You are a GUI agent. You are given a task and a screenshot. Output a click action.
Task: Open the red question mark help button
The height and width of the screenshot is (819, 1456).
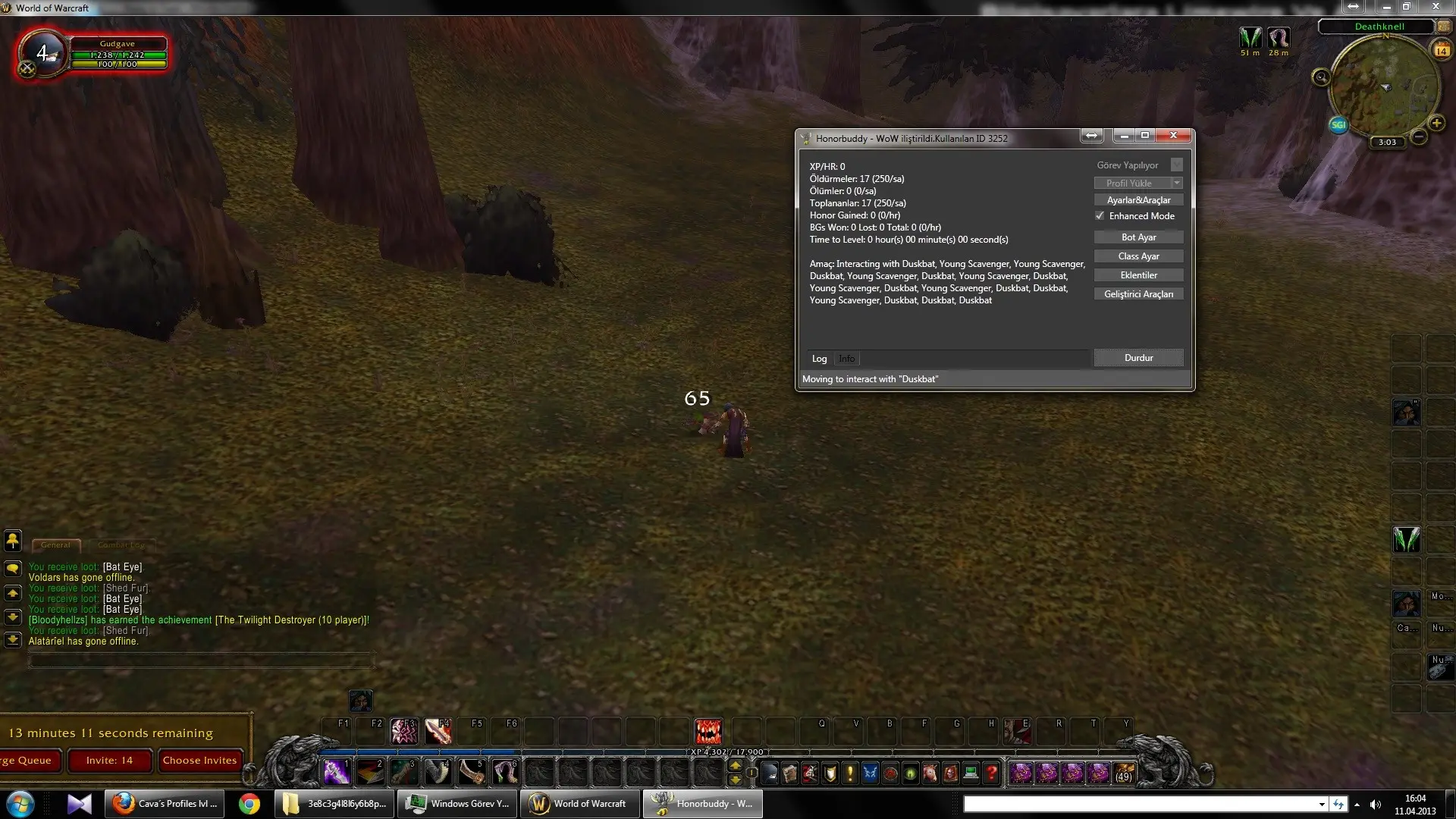[990, 773]
